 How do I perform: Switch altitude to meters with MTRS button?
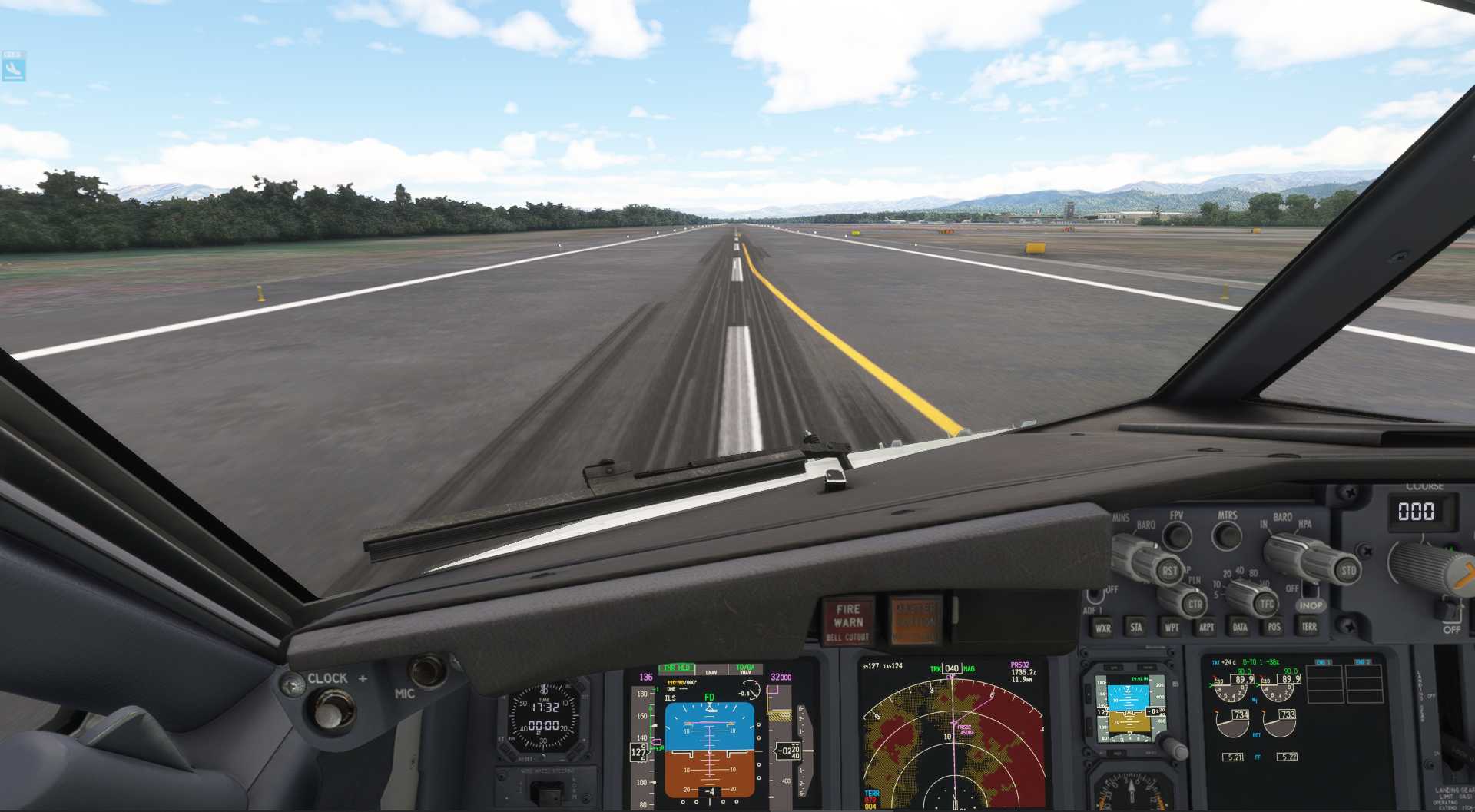click(x=1227, y=535)
